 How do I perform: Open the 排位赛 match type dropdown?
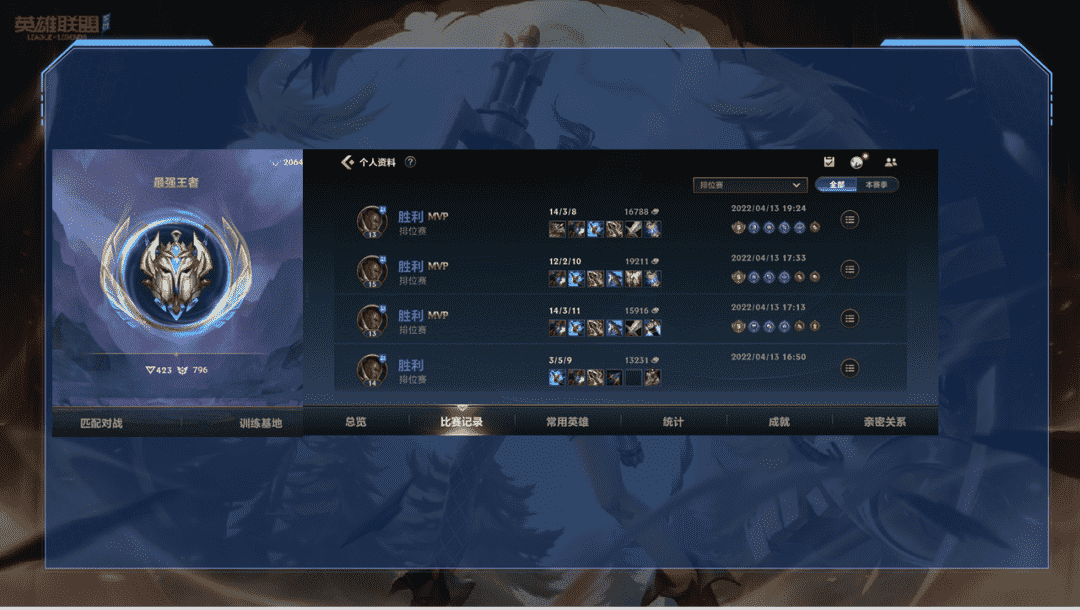pos(750,185)
